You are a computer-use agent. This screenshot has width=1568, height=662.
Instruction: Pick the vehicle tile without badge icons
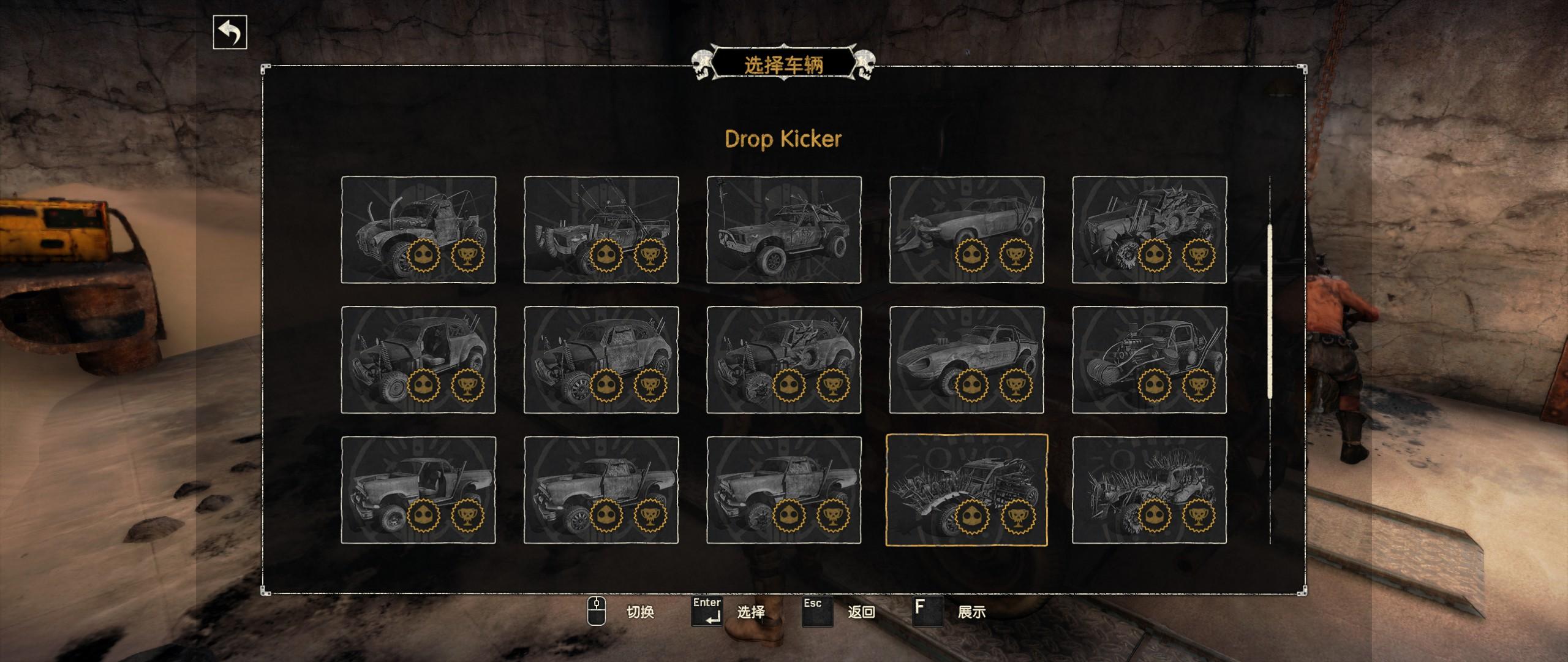tap(783, 230)
